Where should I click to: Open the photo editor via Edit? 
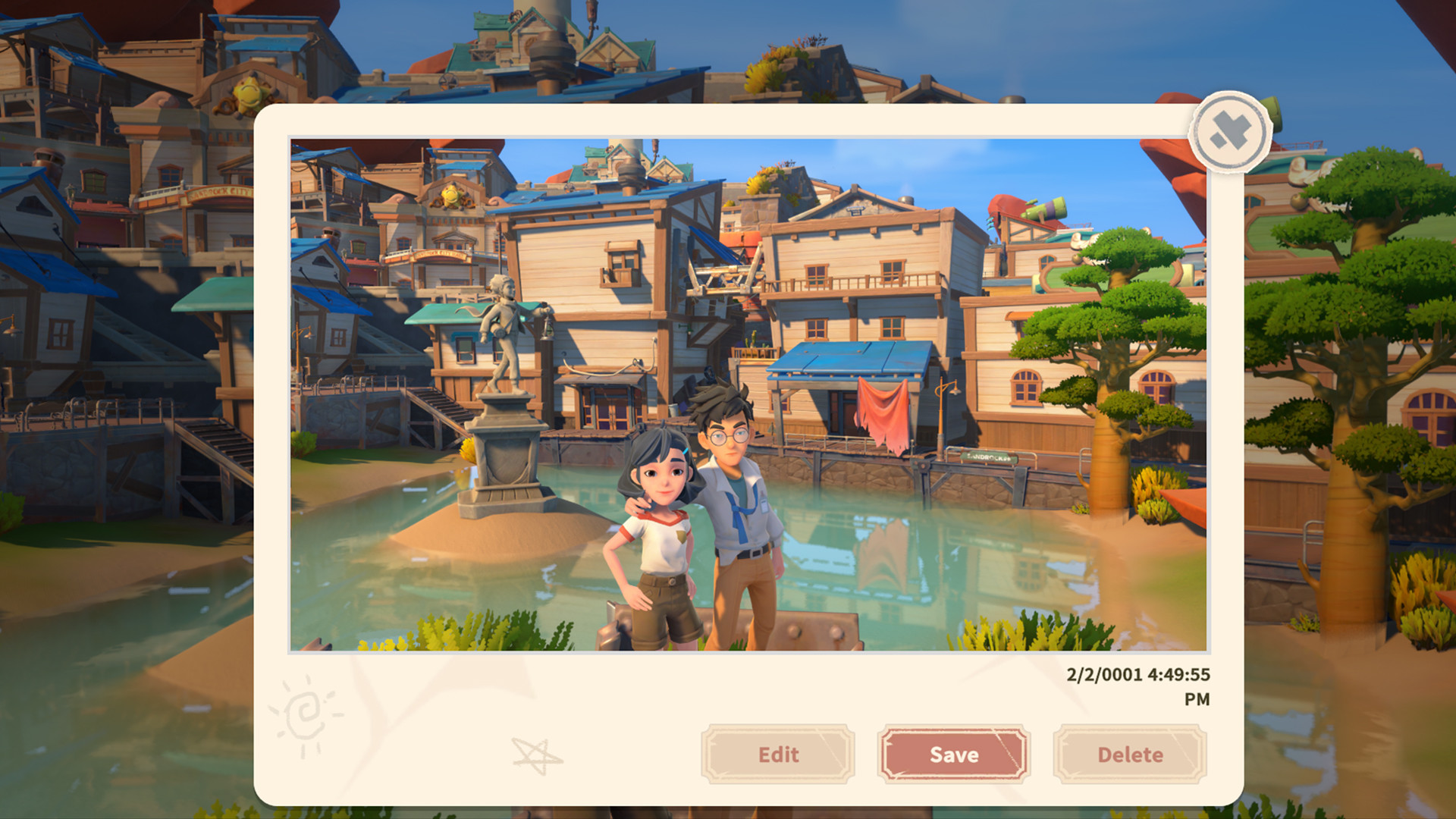coord(777,755)
